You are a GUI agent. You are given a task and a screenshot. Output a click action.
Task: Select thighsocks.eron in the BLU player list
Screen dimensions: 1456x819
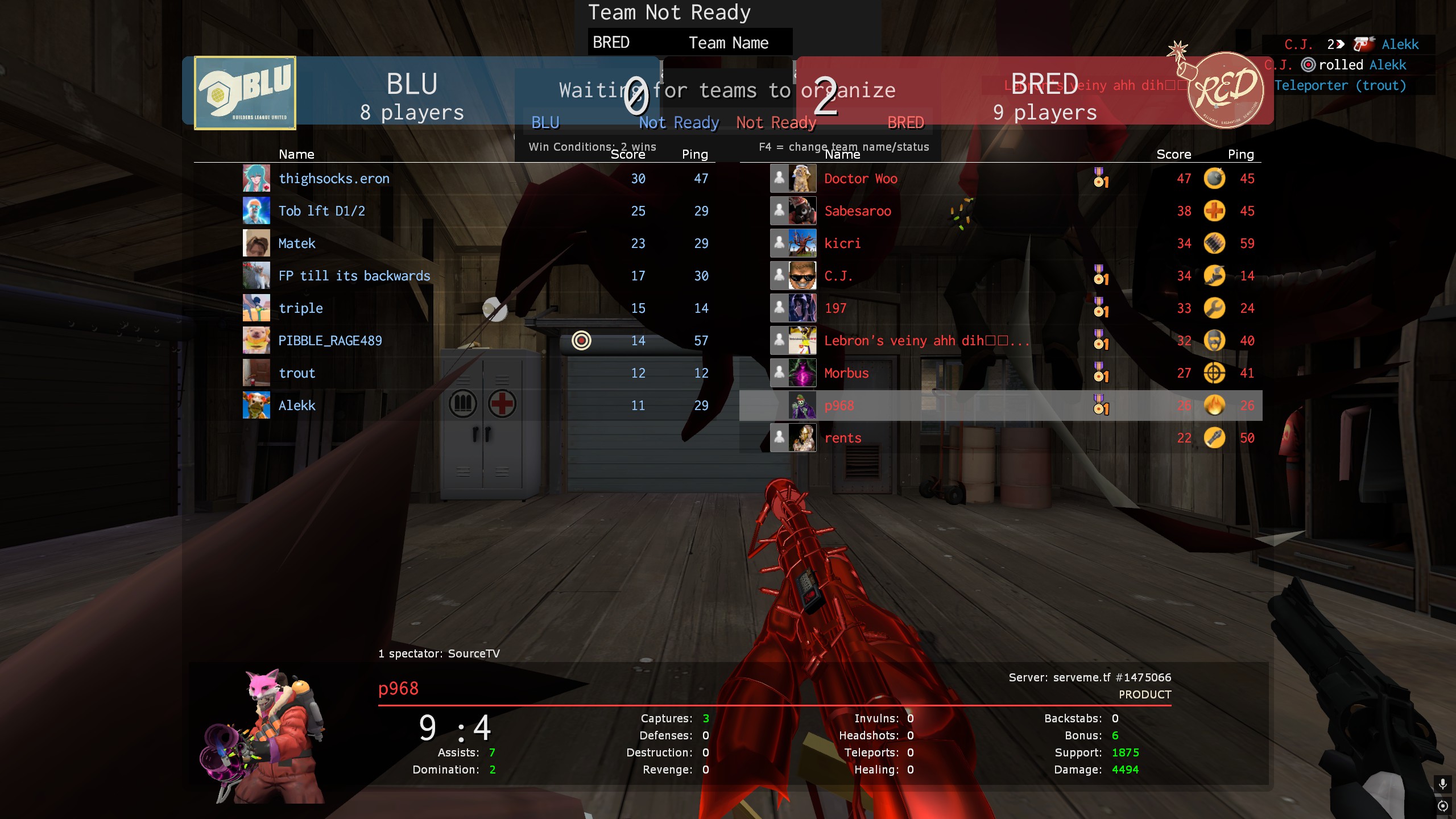(x=334, y=179)
